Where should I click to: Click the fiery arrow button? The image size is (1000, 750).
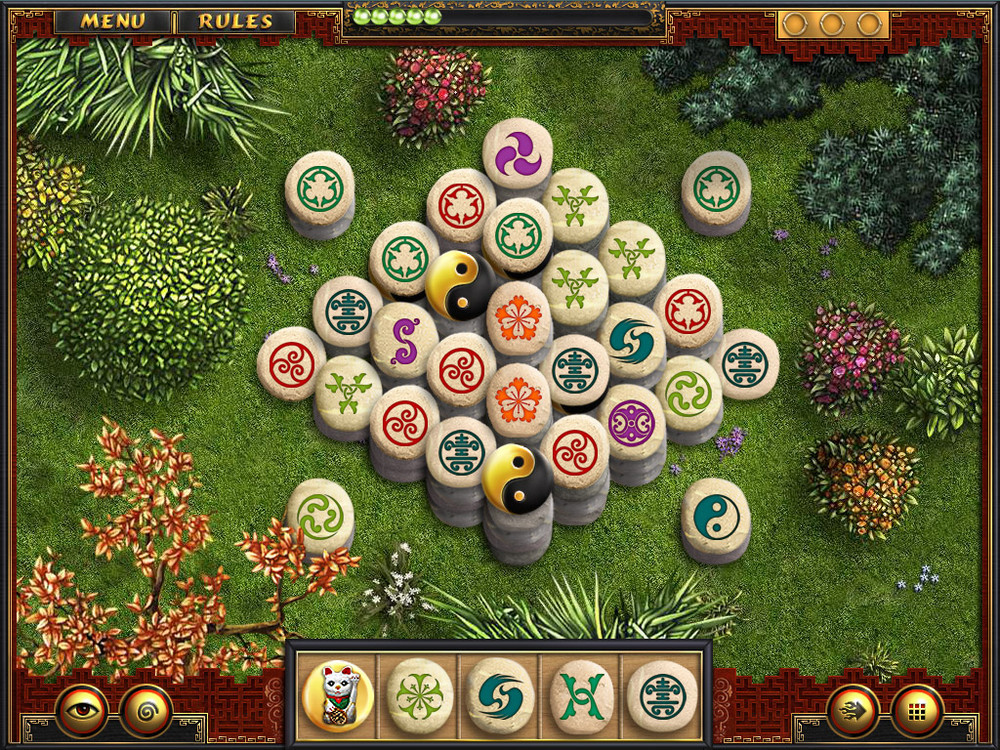854,709
